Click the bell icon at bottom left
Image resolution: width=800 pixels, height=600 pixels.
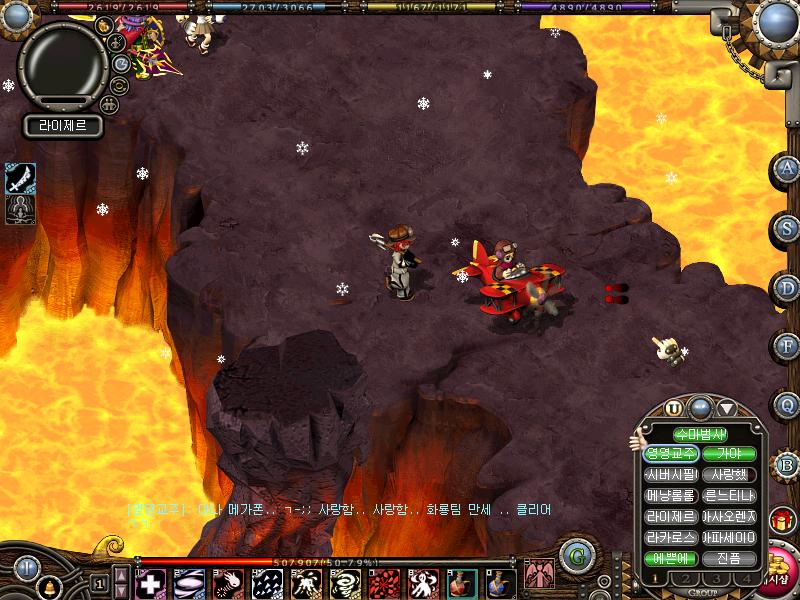pyautogui.click(x=49, y=586)
